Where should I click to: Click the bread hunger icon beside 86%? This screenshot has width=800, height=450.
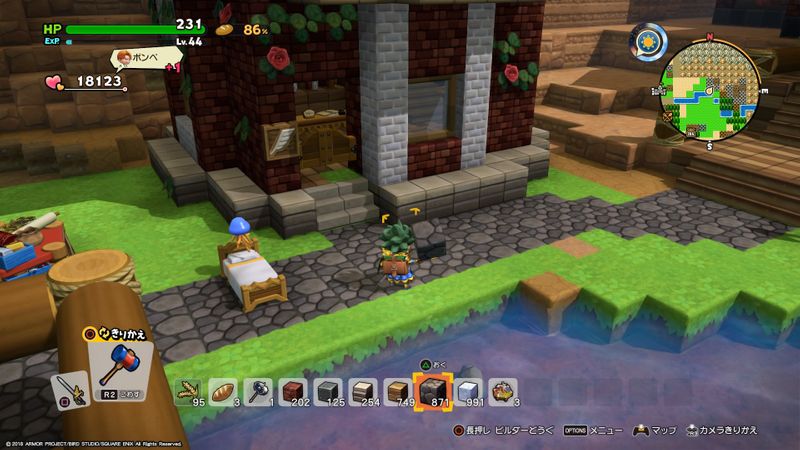click(x=226, y=30)
